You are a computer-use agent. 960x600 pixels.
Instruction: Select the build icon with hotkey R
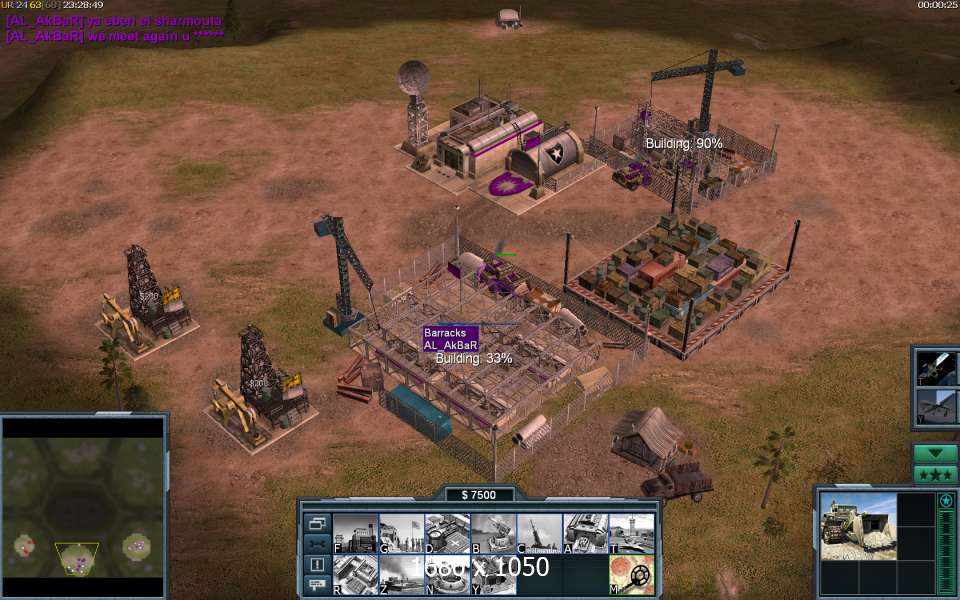pyautogui.click(x=355, y=574)
